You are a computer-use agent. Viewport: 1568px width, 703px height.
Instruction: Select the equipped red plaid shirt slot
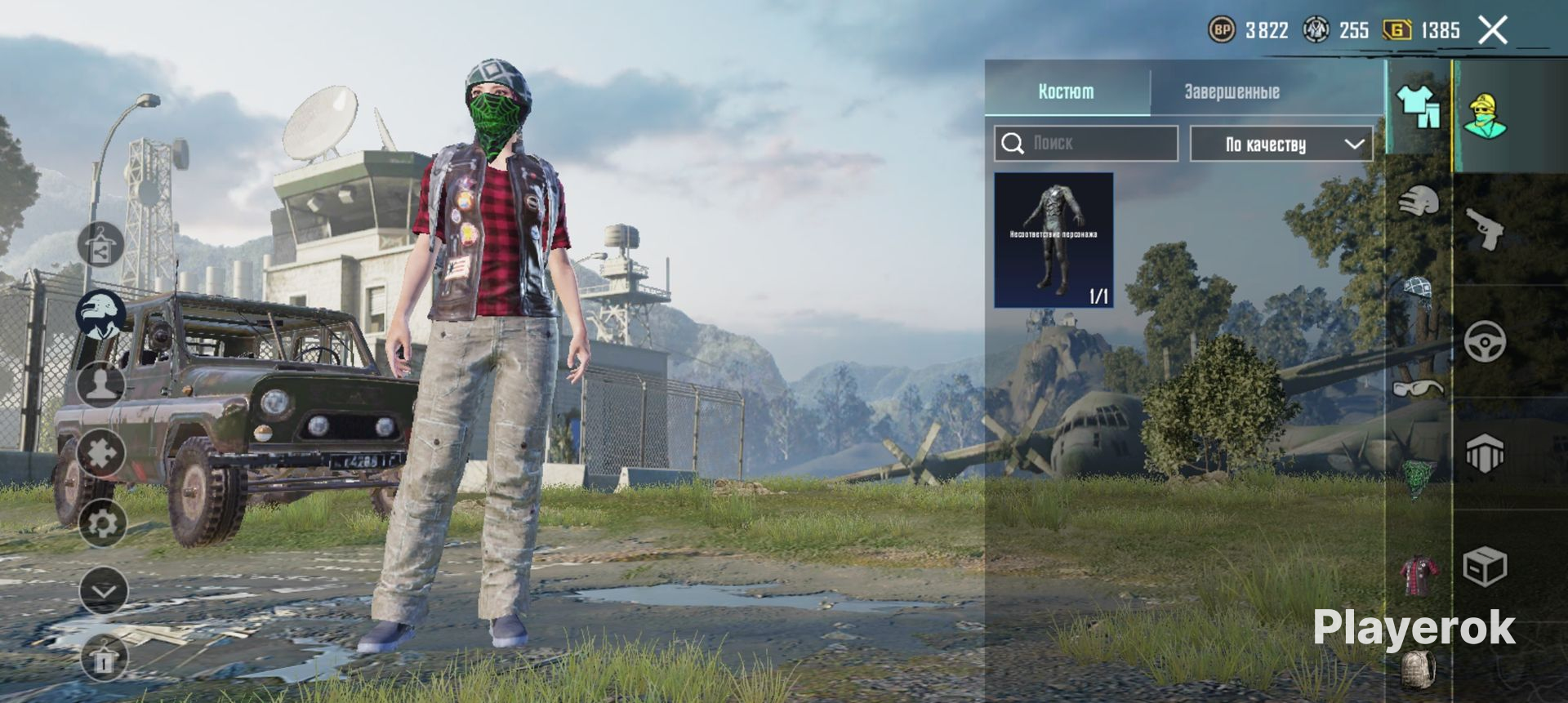point(1419,575)
